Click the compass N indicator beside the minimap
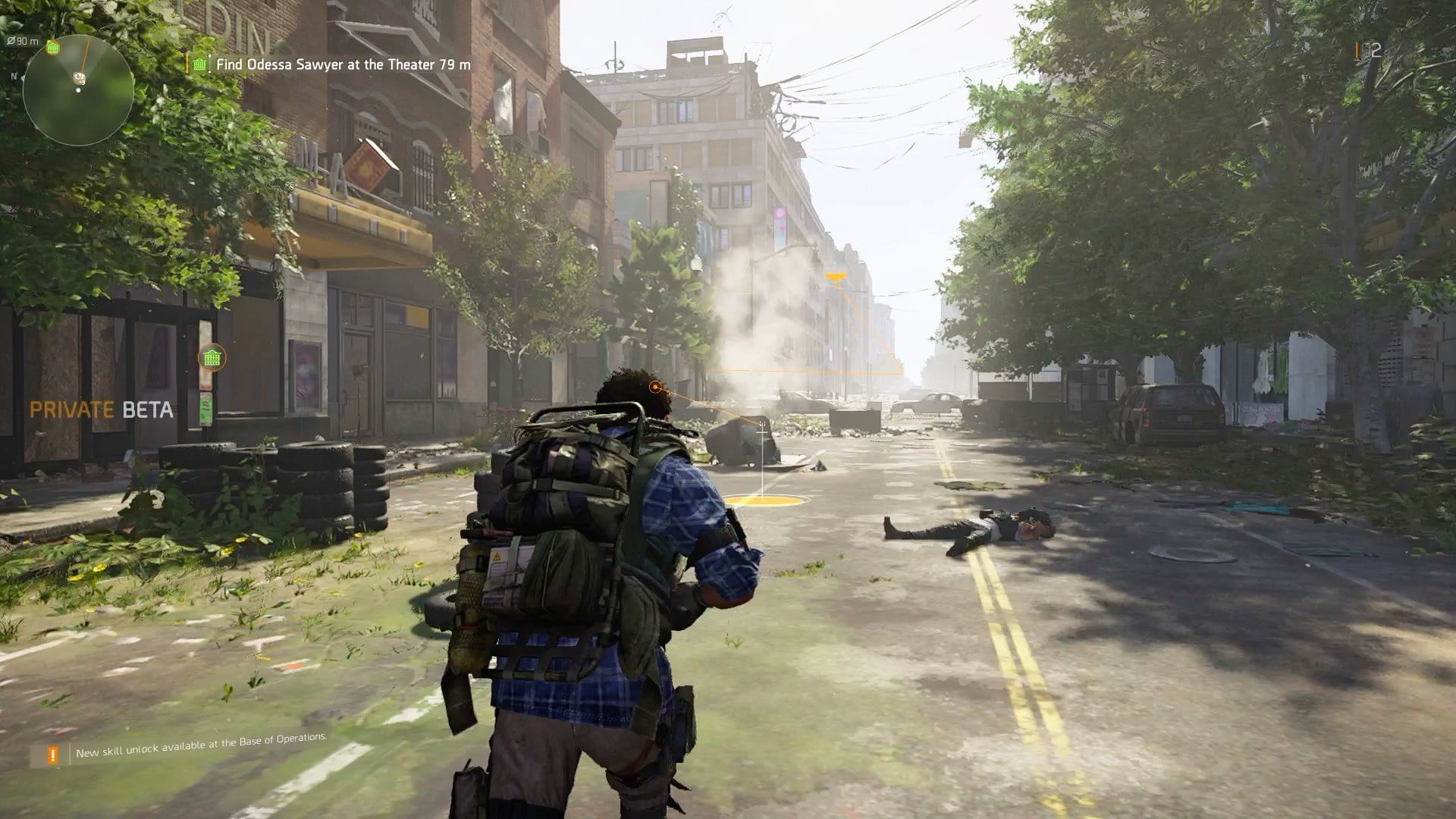The height and width of the screenshot is (819, 1456). (14, 76)
